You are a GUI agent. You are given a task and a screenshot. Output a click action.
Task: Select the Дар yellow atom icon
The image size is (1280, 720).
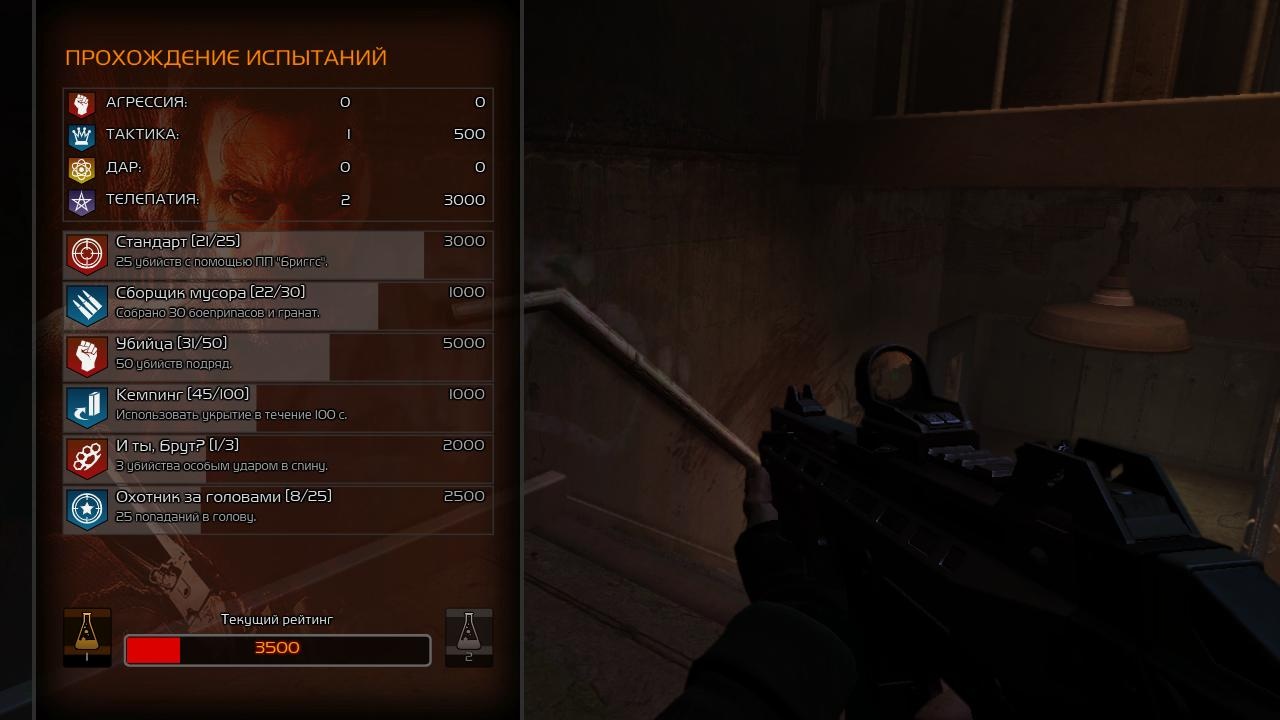click(81, 168)
